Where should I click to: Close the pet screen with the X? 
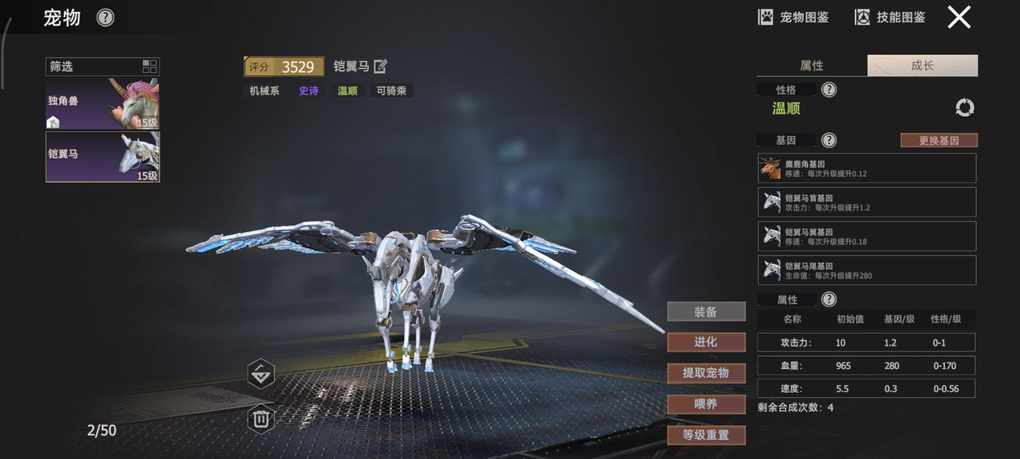pos(959,17)
